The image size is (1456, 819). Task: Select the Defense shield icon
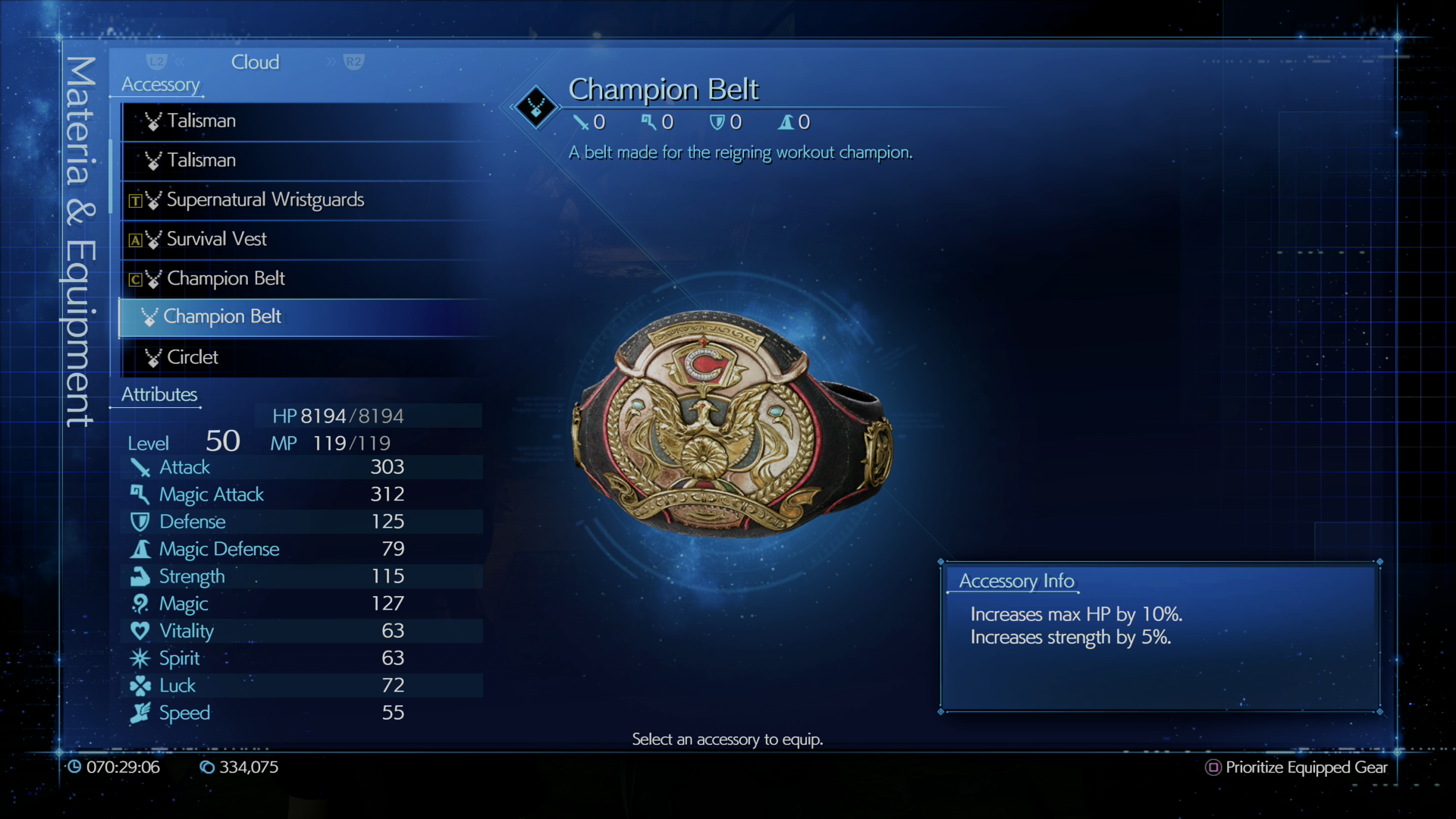[x=141, y=522]
